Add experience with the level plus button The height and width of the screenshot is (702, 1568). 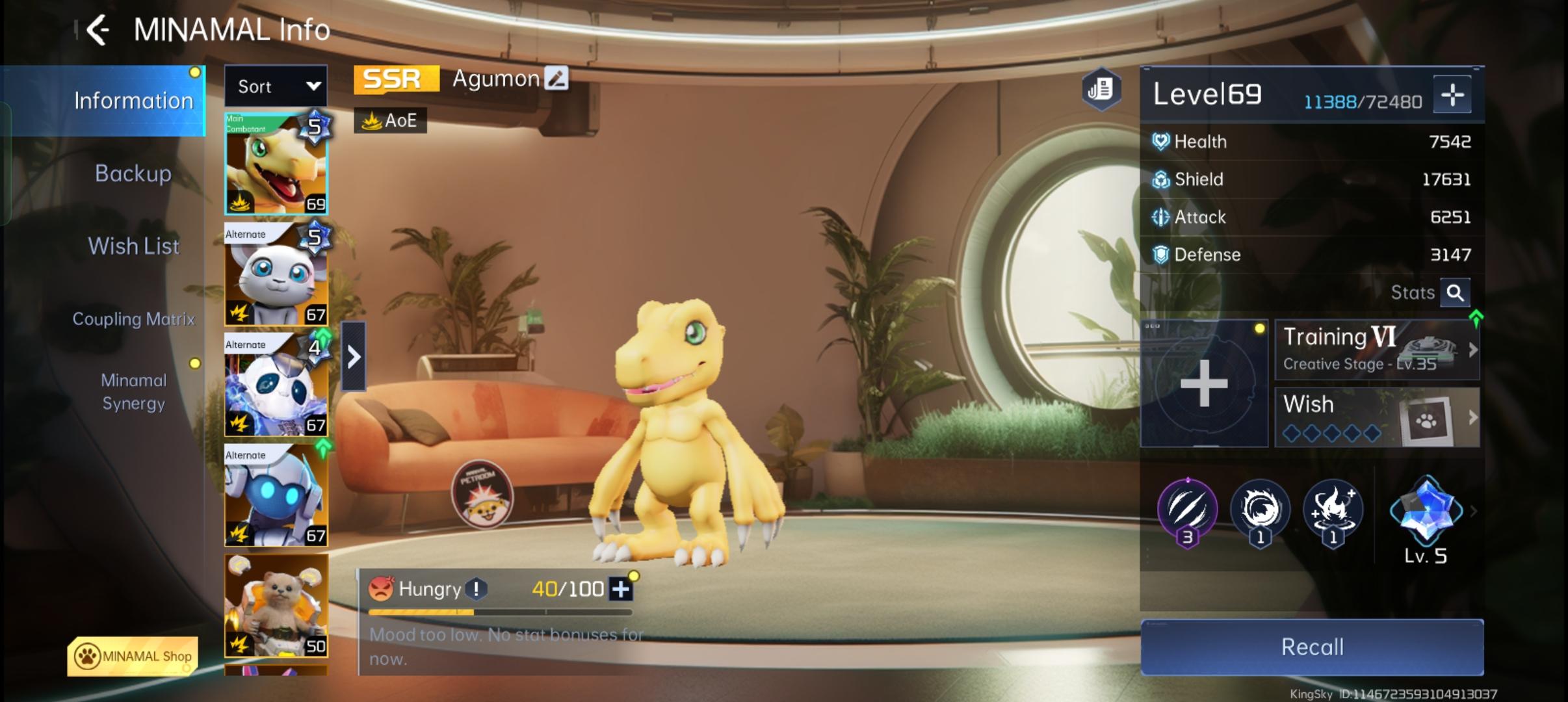[x=1452, y=96]
